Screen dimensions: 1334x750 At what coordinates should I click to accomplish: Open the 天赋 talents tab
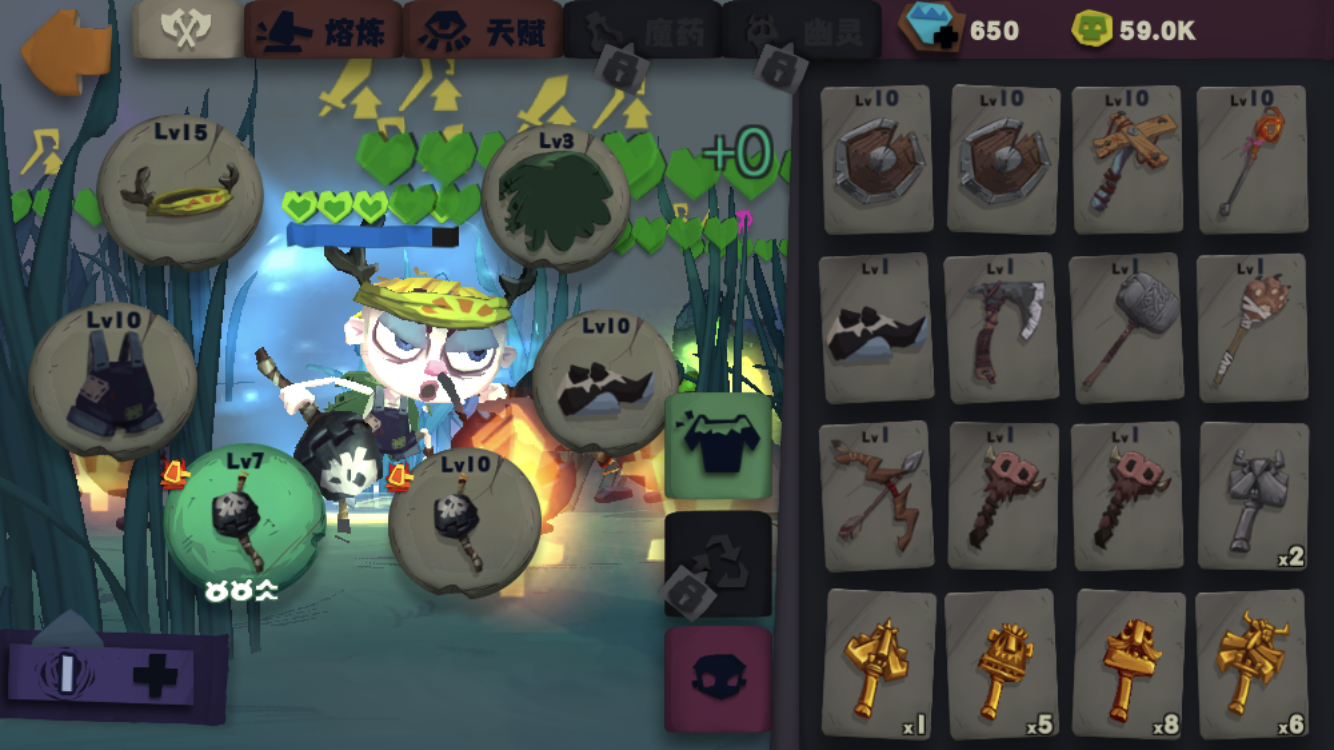point(482,30)
